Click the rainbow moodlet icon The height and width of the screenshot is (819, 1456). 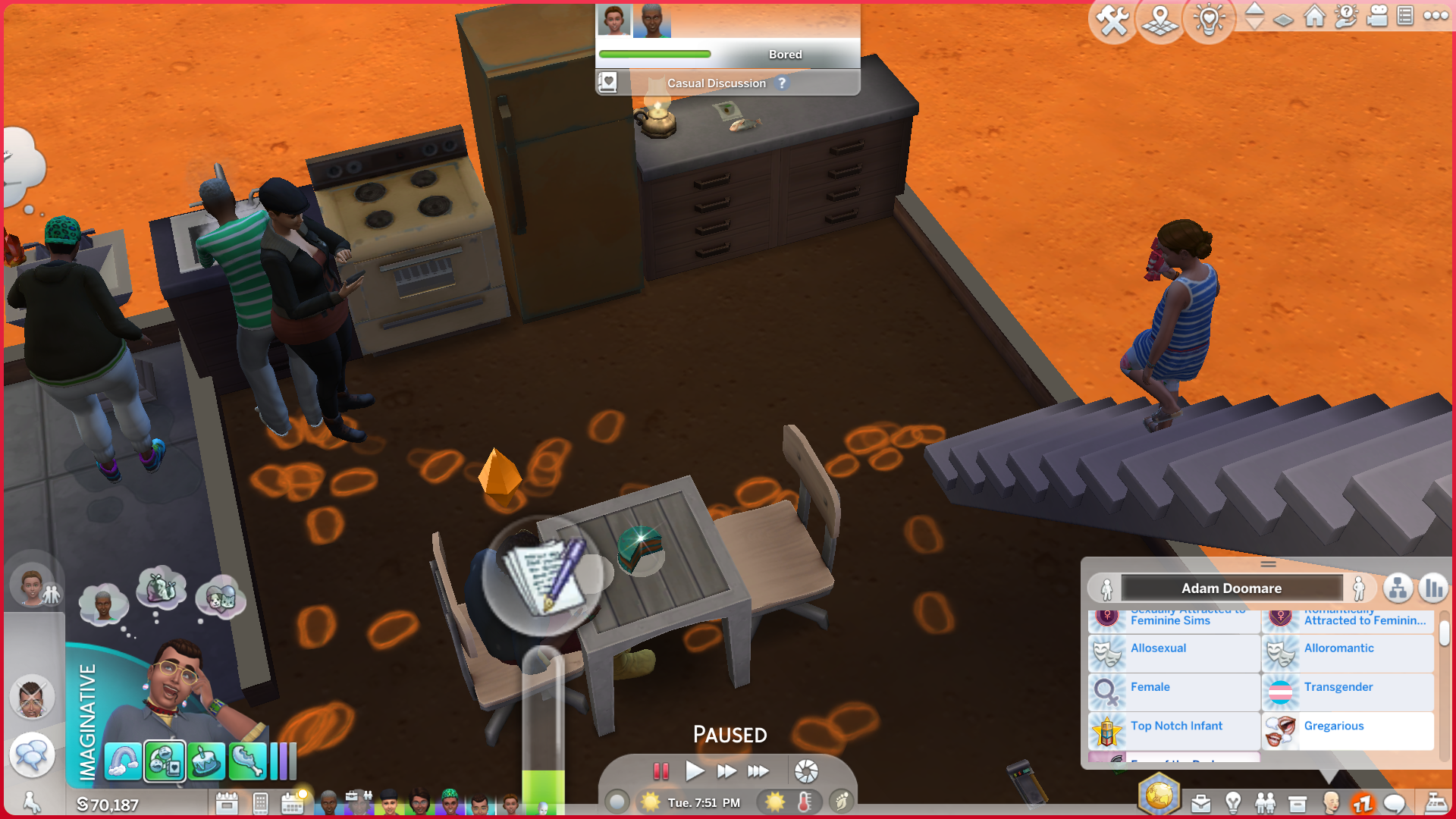click(x=123, y=761)
